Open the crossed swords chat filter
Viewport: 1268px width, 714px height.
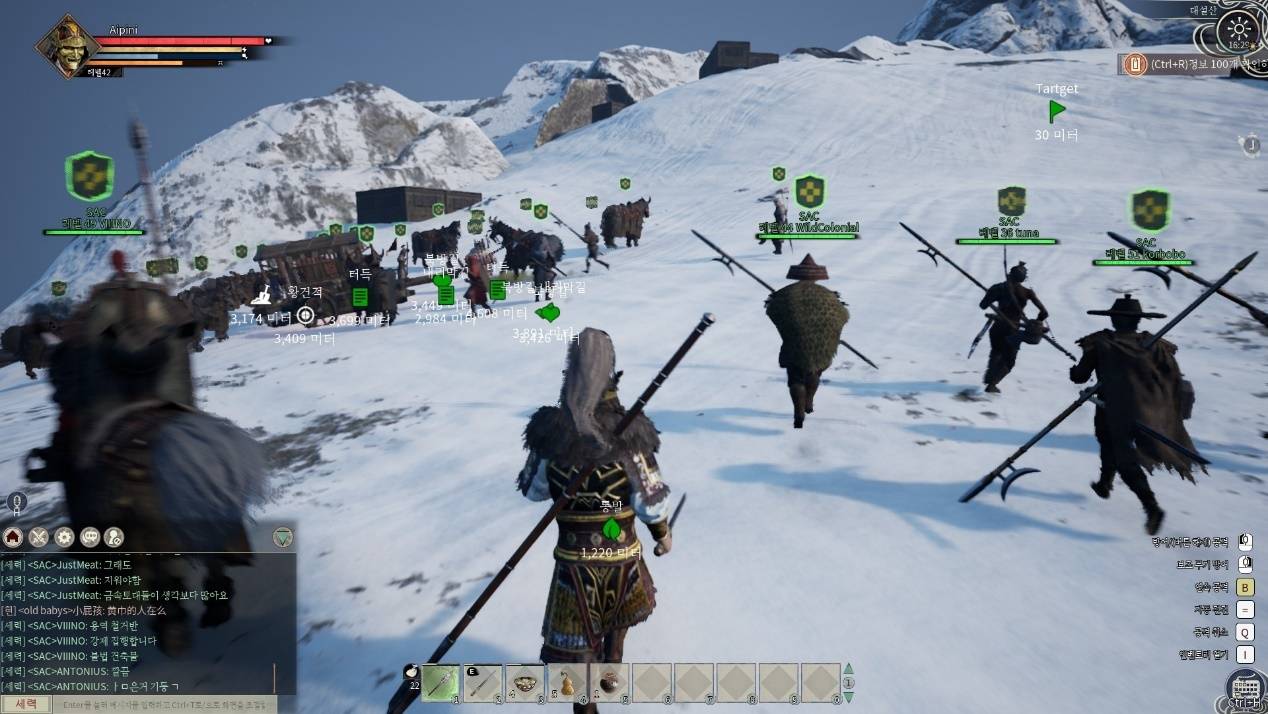coord(39,537)
